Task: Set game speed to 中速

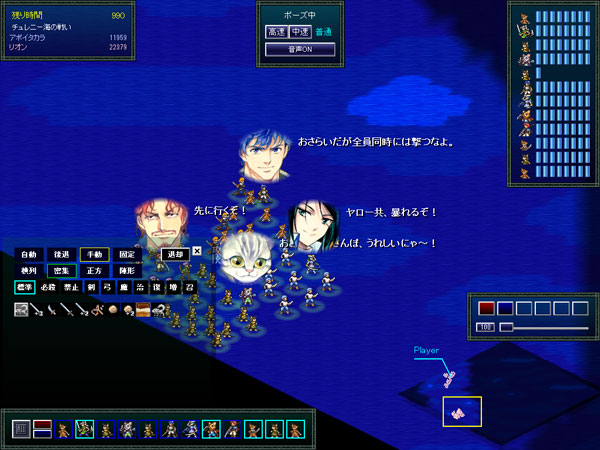Action: coord(299,32)
